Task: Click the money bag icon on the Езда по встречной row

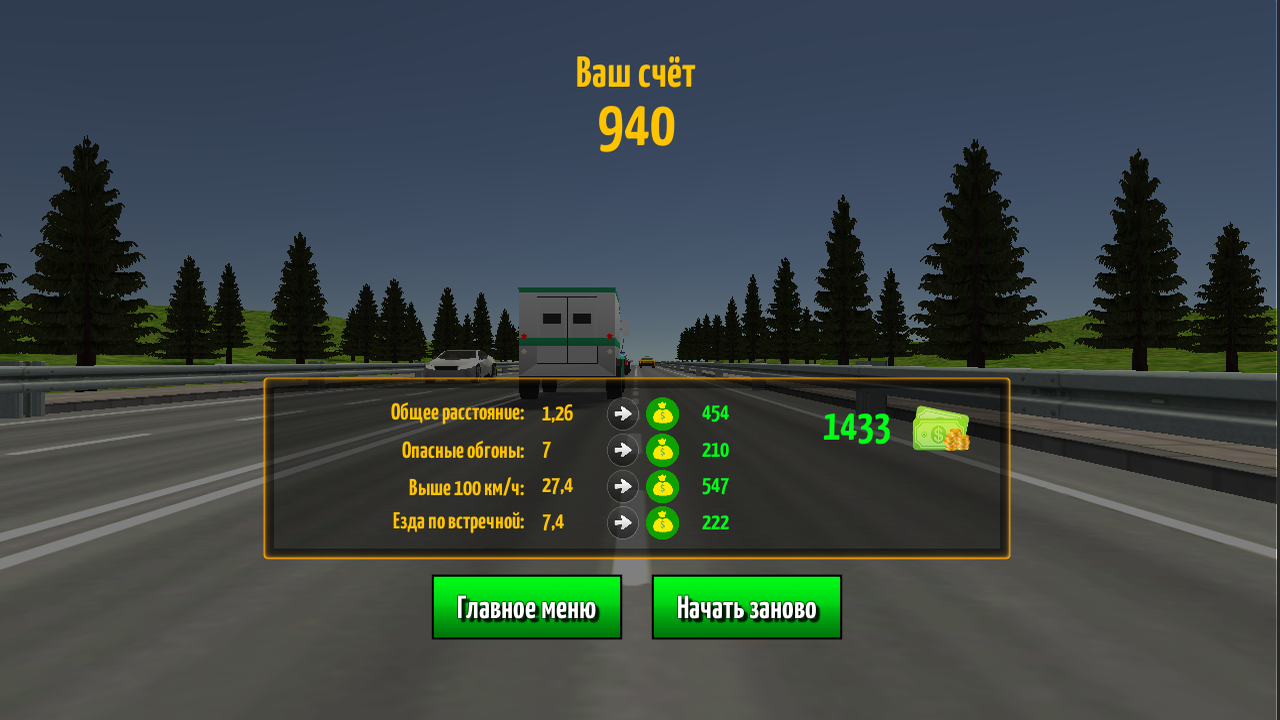Action: [x=663, y=522]
